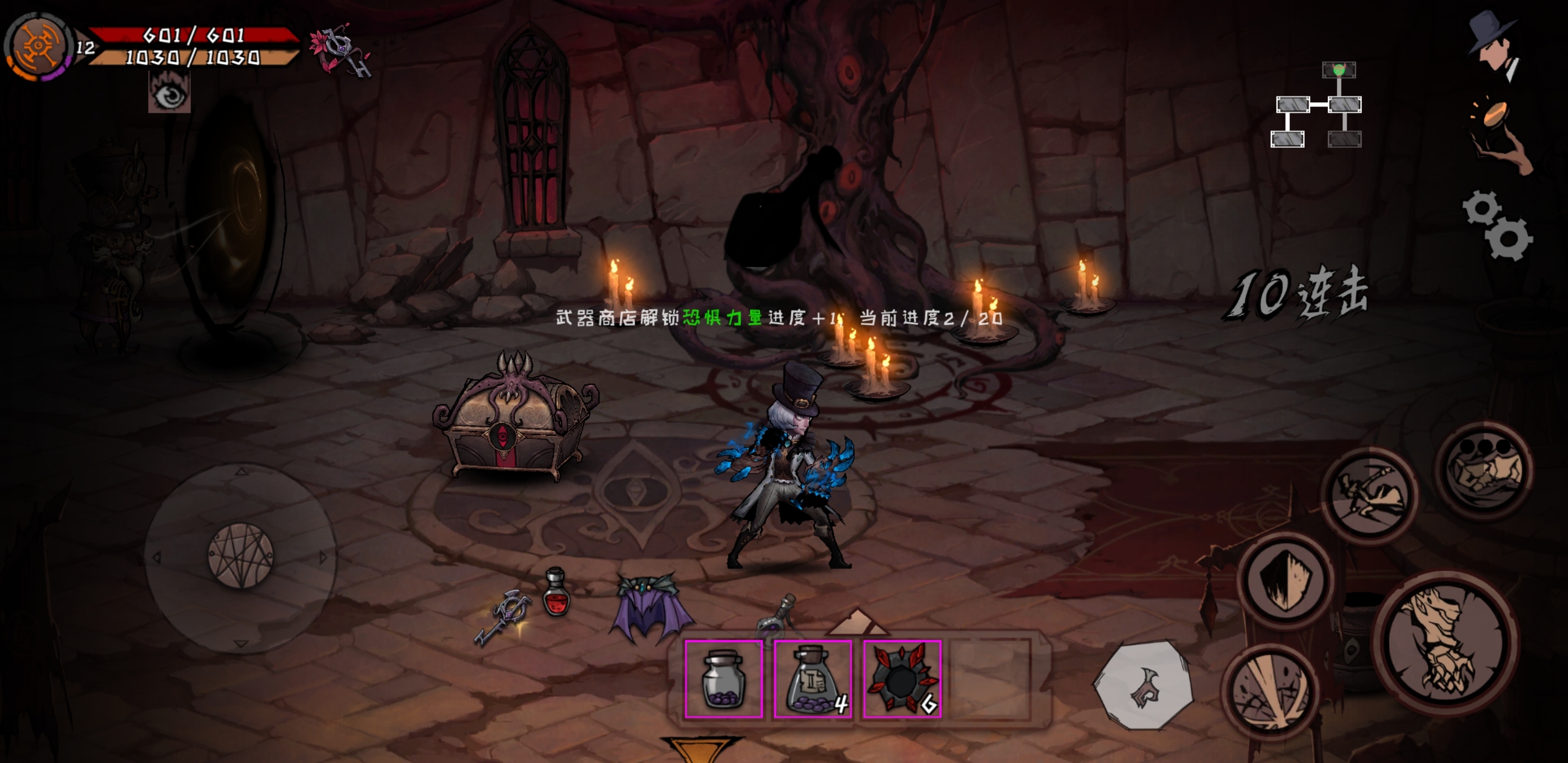Screen dimensions: 1568x763
Task: Use the leaping figure dash skill
Action: pyautogui.click(x=1369, y=493)
